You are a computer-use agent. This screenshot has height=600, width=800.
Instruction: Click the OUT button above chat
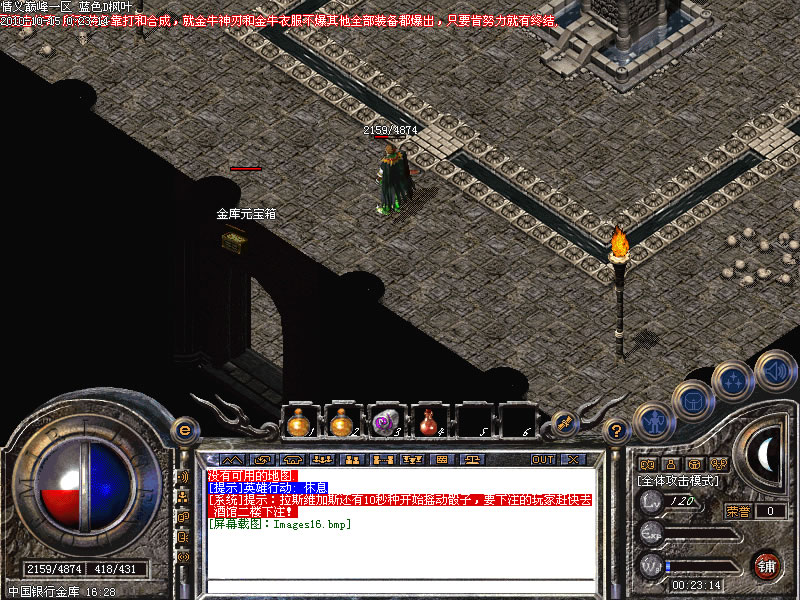click(542, 460)
